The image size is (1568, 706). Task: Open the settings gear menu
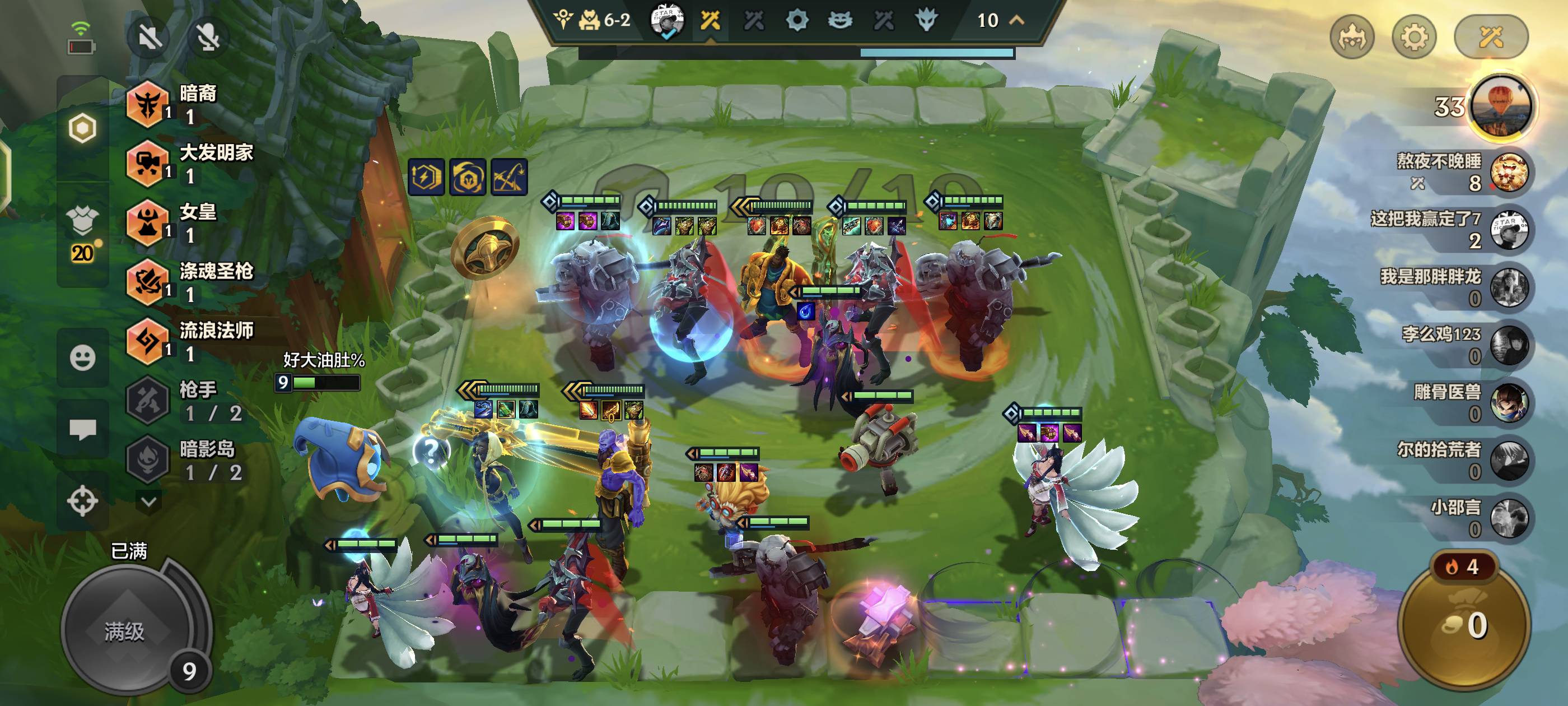(x=1414, y=38)
